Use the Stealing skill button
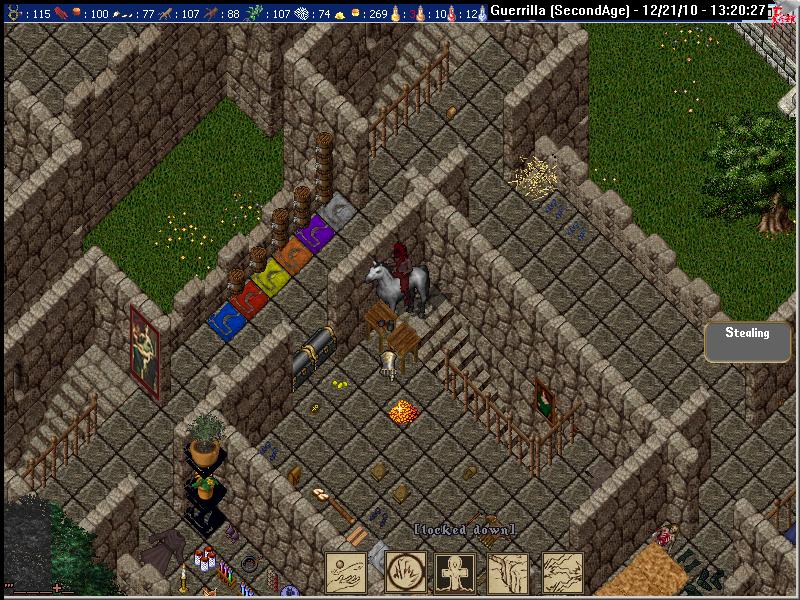 (747, 340)
